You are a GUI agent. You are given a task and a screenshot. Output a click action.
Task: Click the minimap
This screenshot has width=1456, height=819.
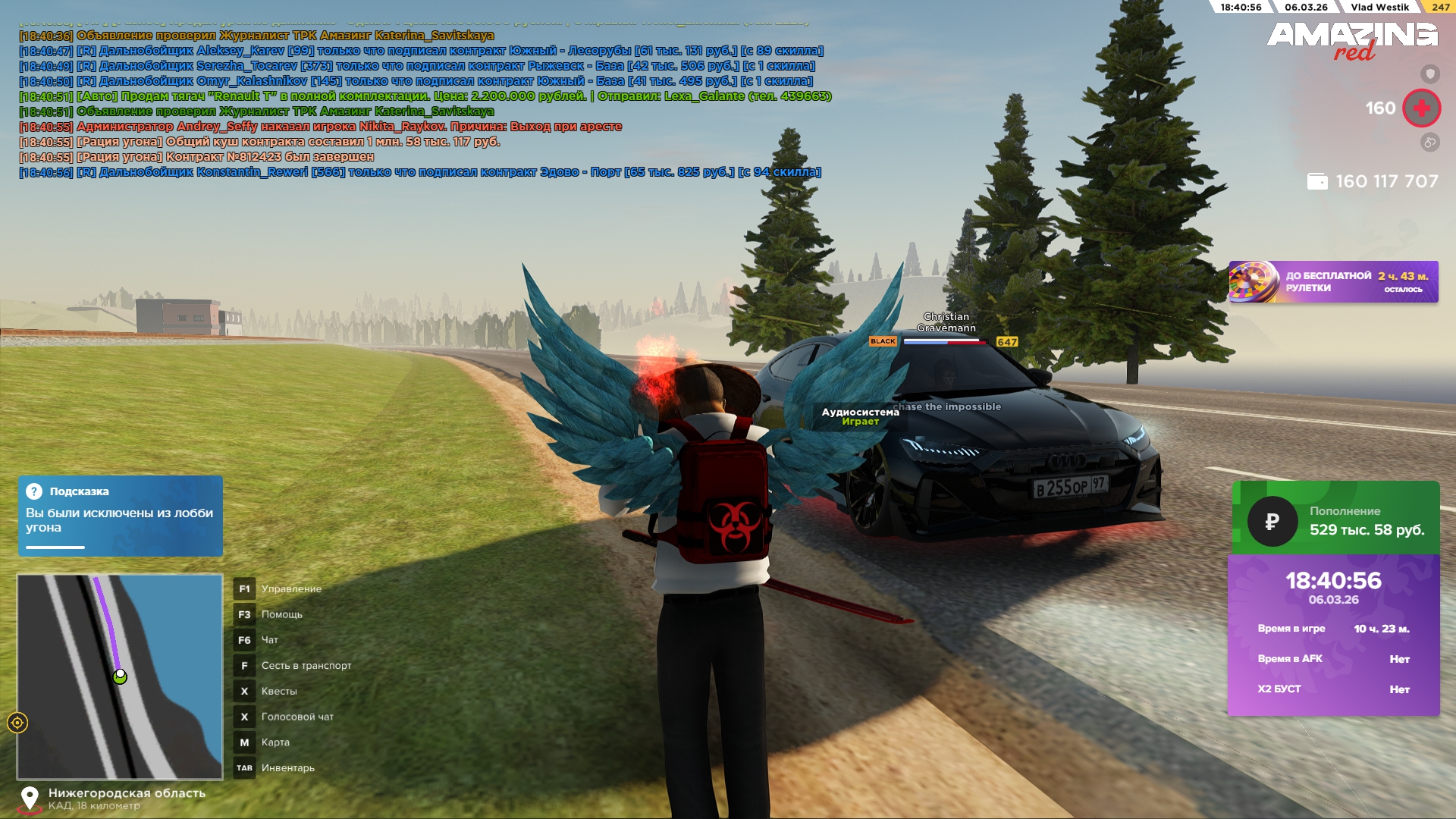click(120, 676)
